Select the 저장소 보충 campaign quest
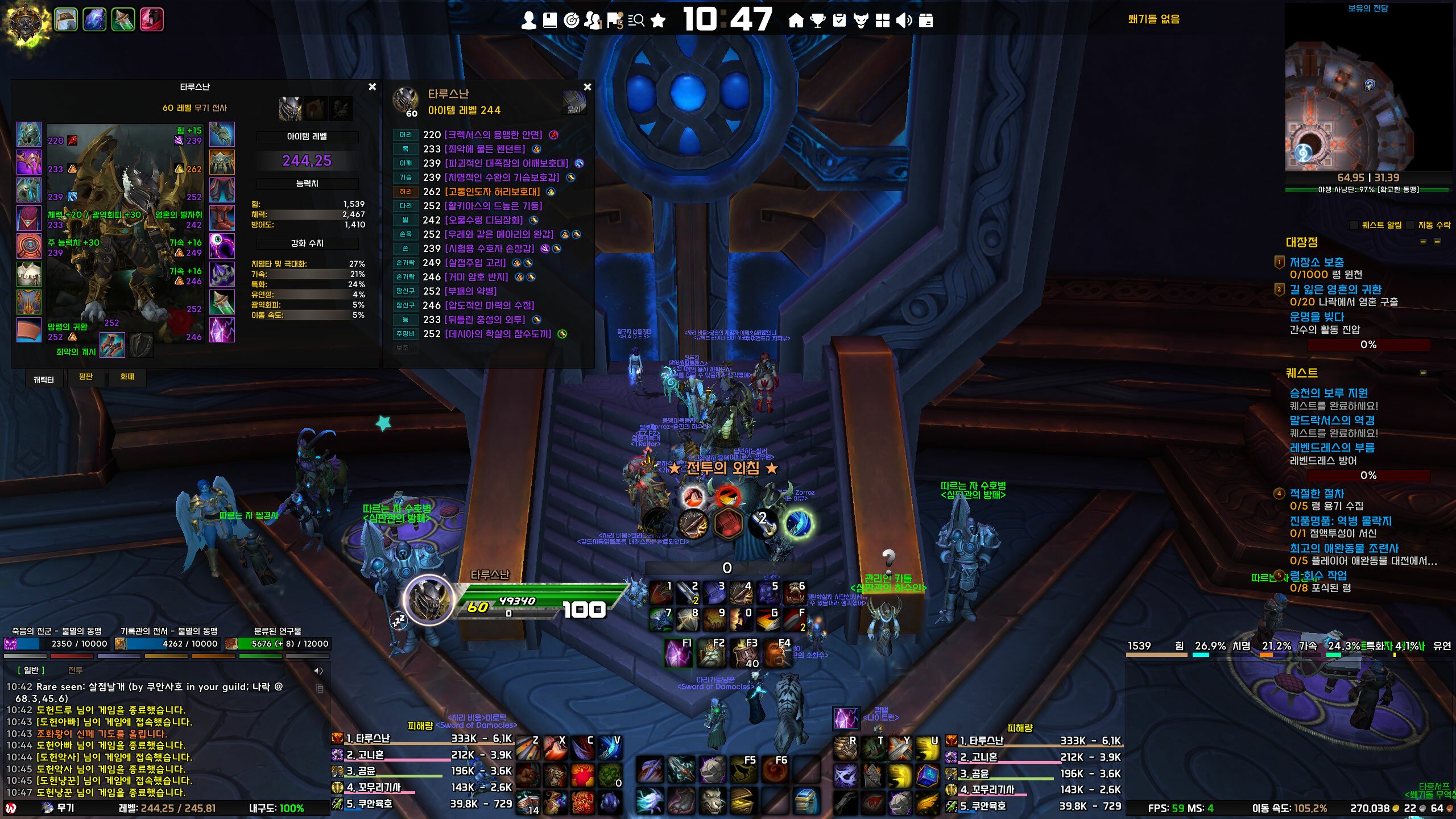The image size is (1456, 819). point(1316,262)
